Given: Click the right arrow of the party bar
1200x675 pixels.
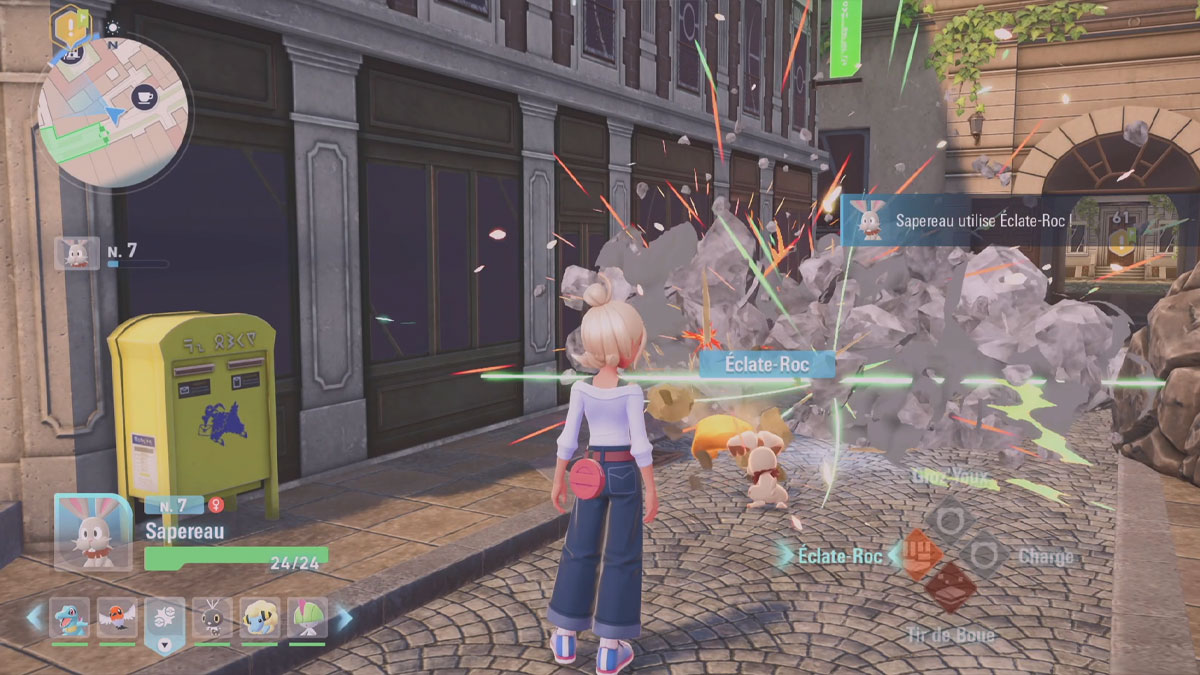Looking at the screenshot, I should [343, 617].
